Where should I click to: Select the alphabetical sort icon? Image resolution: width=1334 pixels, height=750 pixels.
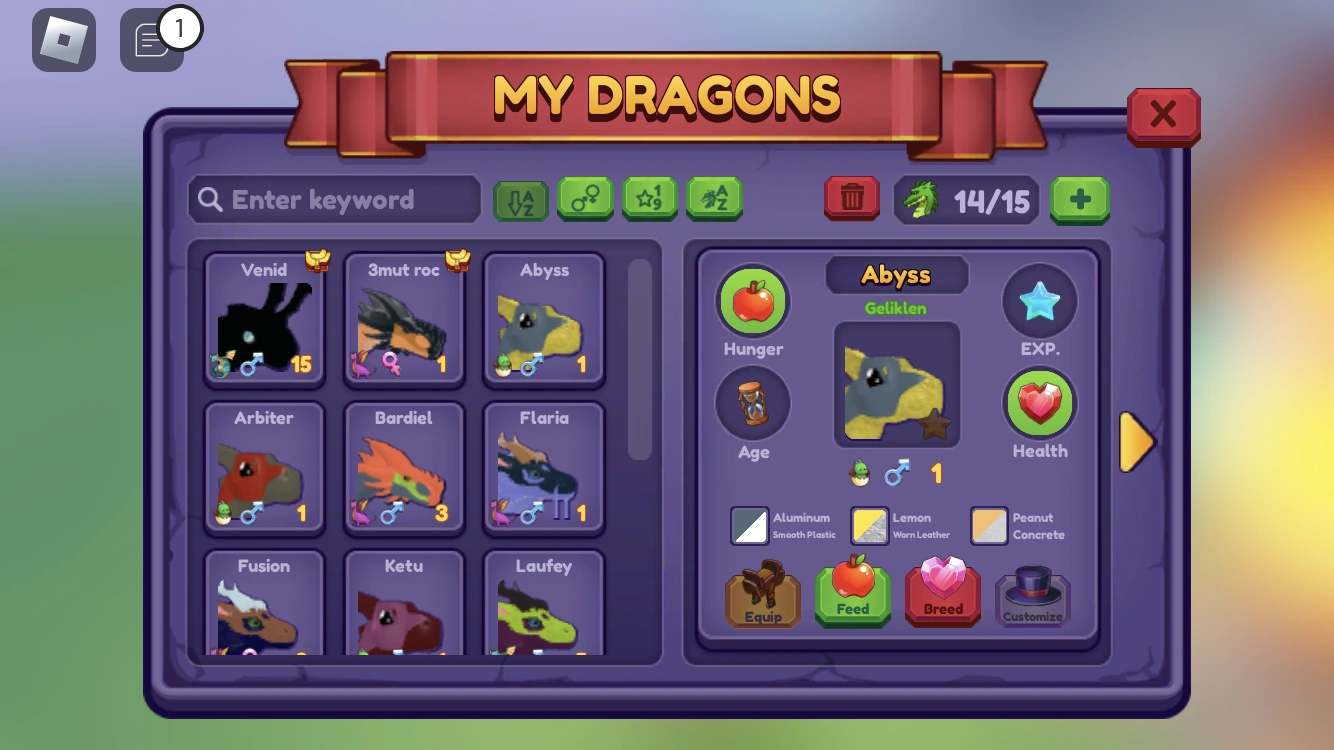pyautogui.click(x=520, y=199)
